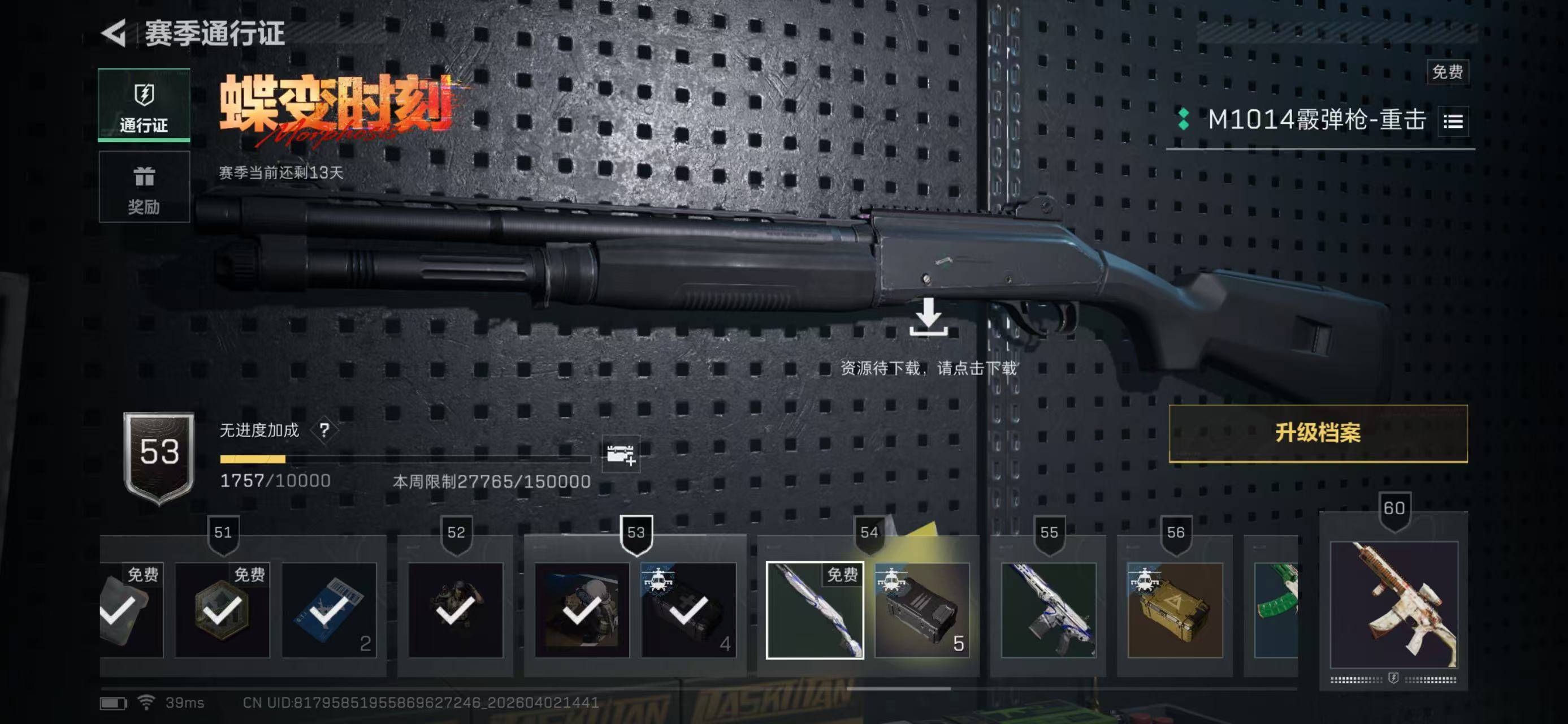Select the partially visible green weapon reward

coord(1276,610)
